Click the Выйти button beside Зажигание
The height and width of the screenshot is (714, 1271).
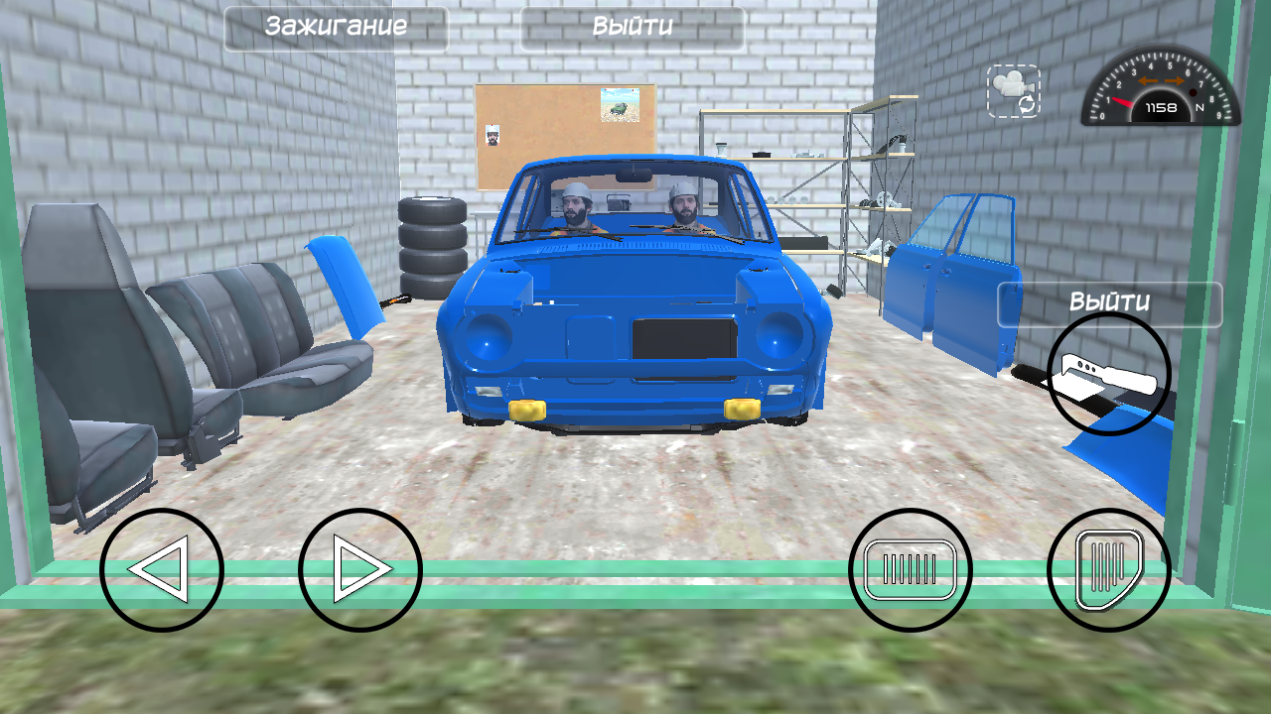tap(632, 27)
